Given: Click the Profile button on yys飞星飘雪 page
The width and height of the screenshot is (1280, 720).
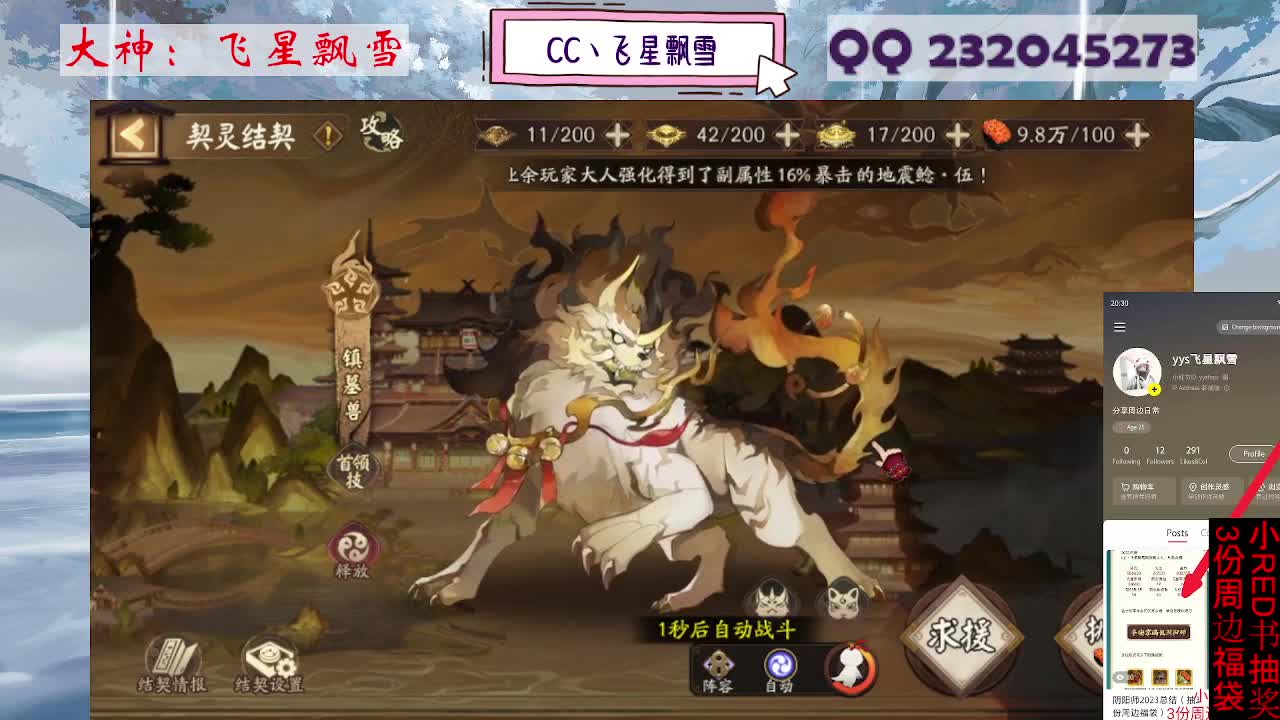Looking at the screenshot, I should point(1252,453).
